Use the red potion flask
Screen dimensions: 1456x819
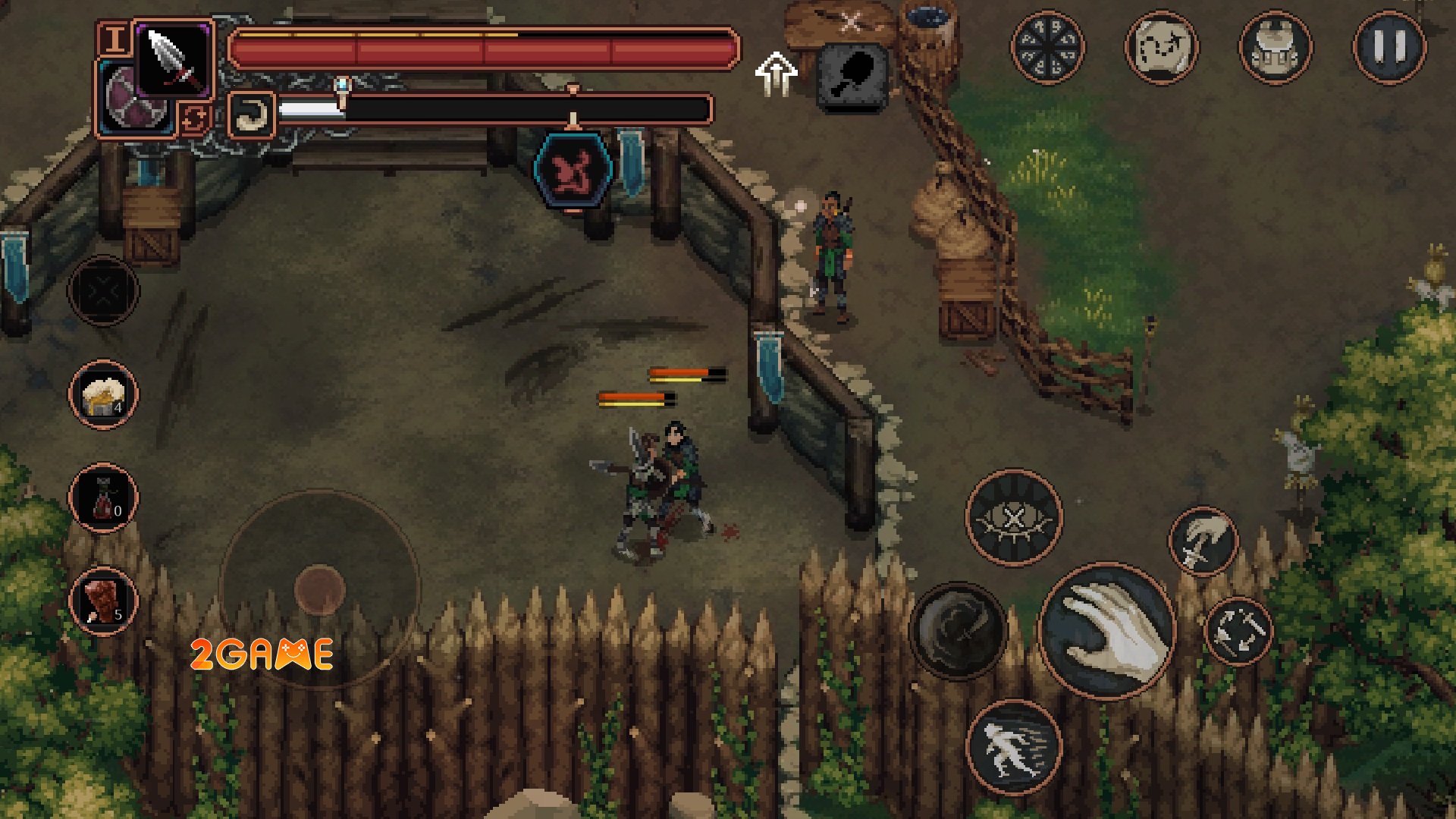click(x=103, y=498)
